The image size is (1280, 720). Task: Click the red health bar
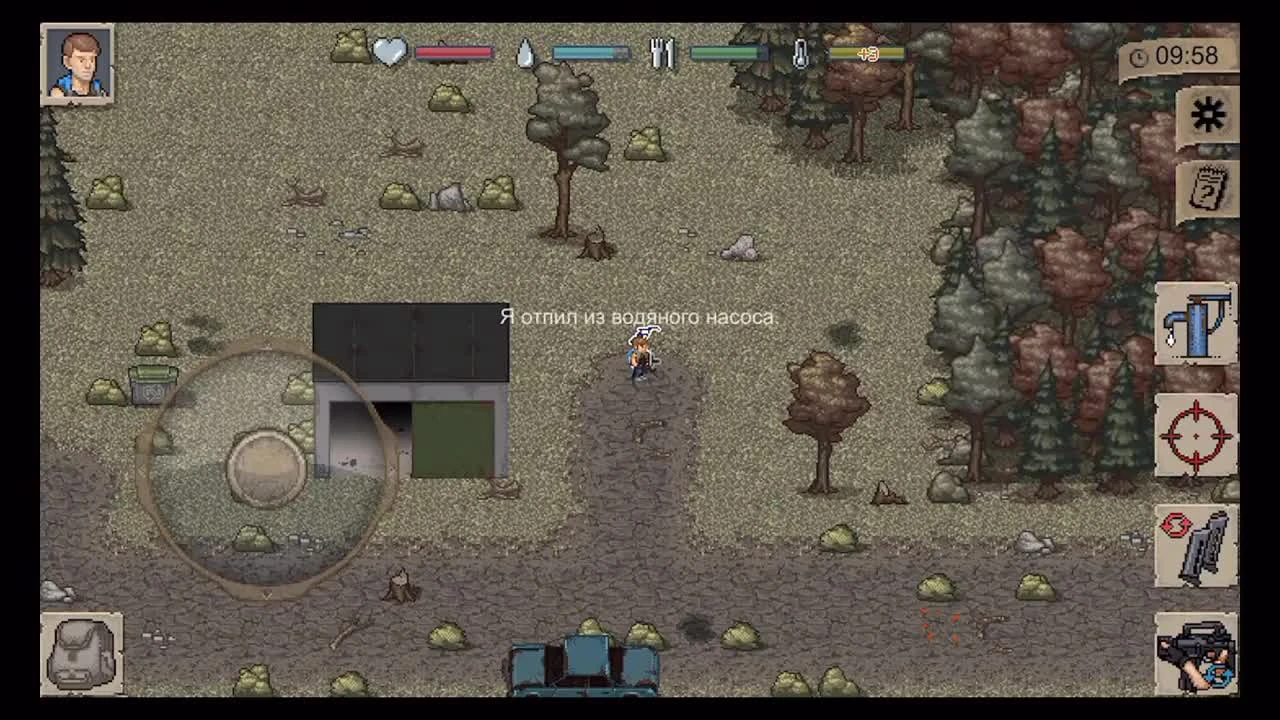click(455, 52)
